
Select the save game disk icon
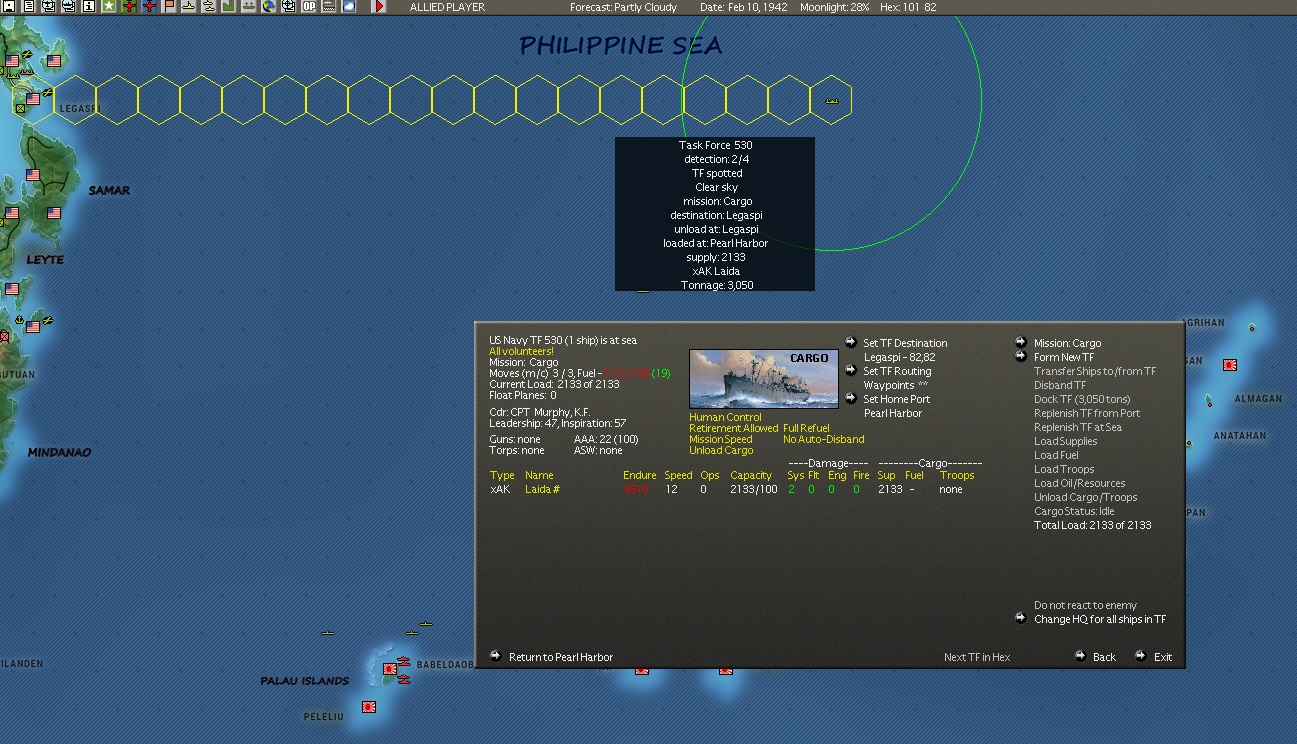tap(10, 7)
